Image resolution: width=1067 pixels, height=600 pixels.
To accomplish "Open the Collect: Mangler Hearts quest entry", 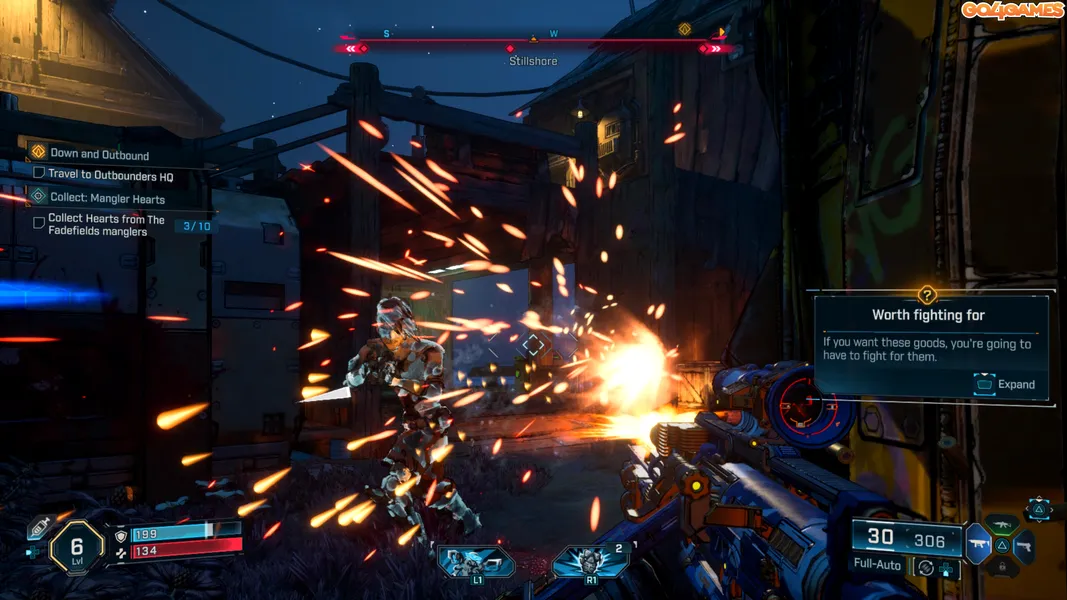I will pos(107,198).
